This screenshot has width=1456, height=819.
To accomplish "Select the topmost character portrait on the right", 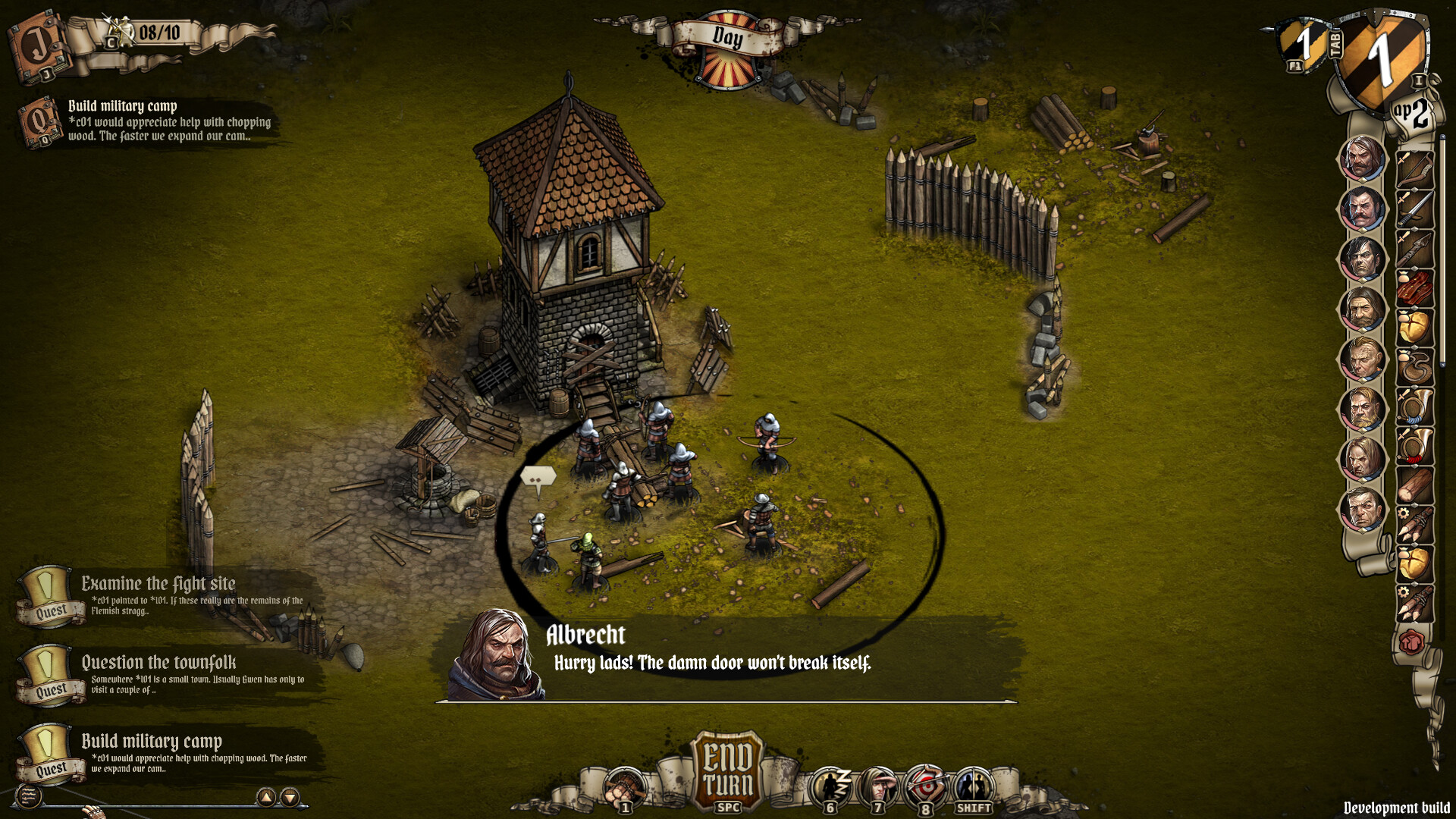I will [x=1361, y=159].
